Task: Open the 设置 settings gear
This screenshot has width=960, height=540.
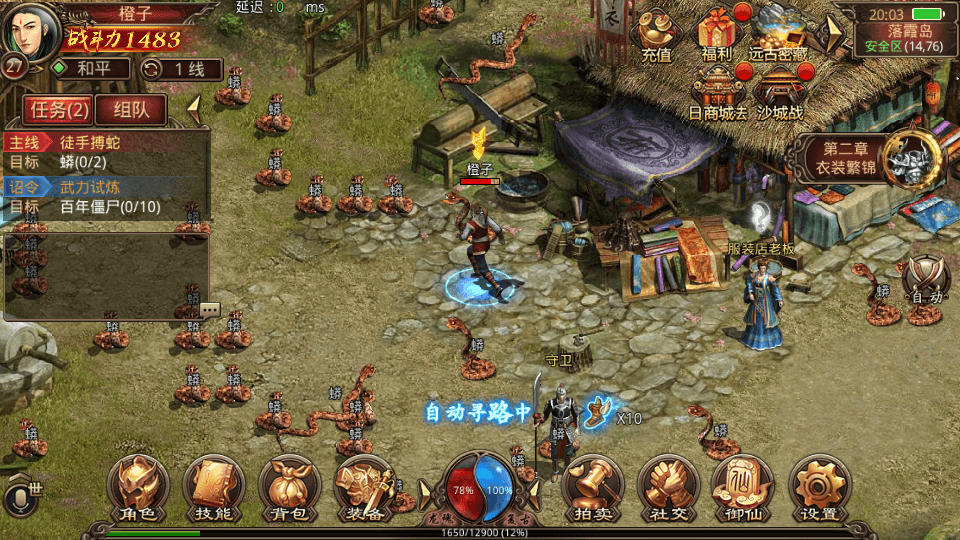Action: [818, 488]
